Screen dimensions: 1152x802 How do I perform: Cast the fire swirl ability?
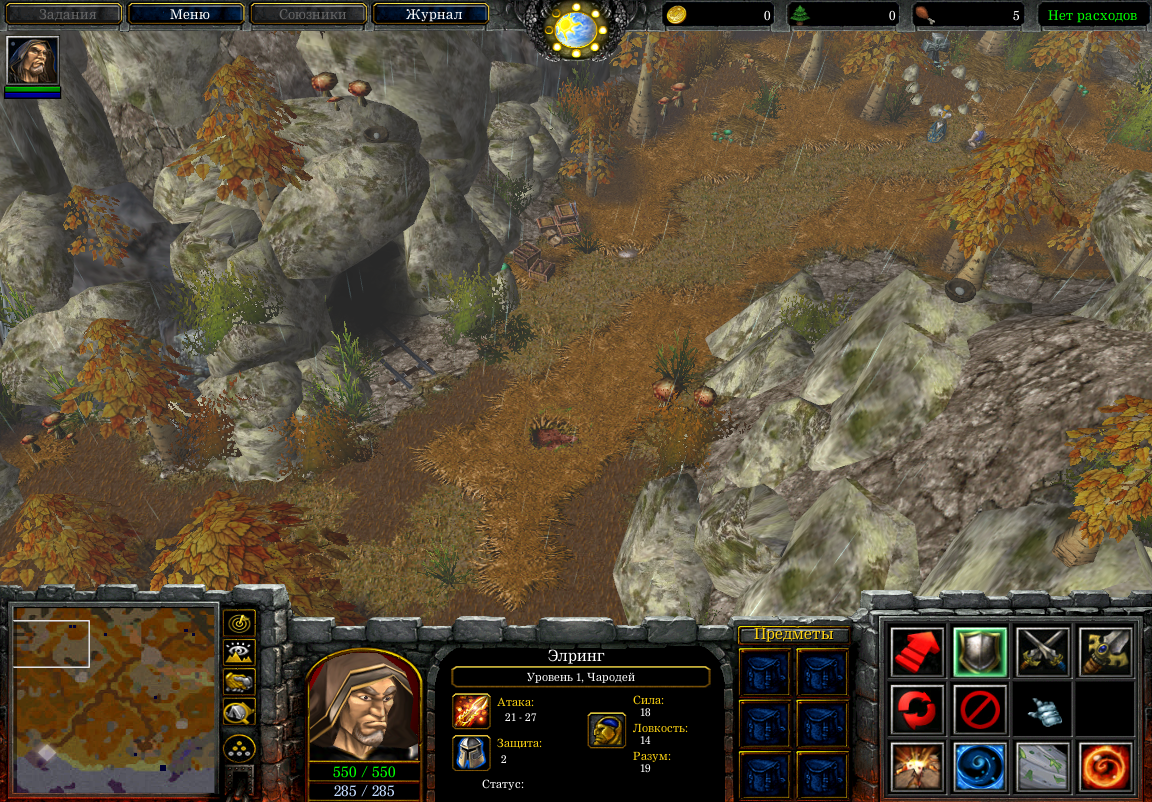(1105, 766)
